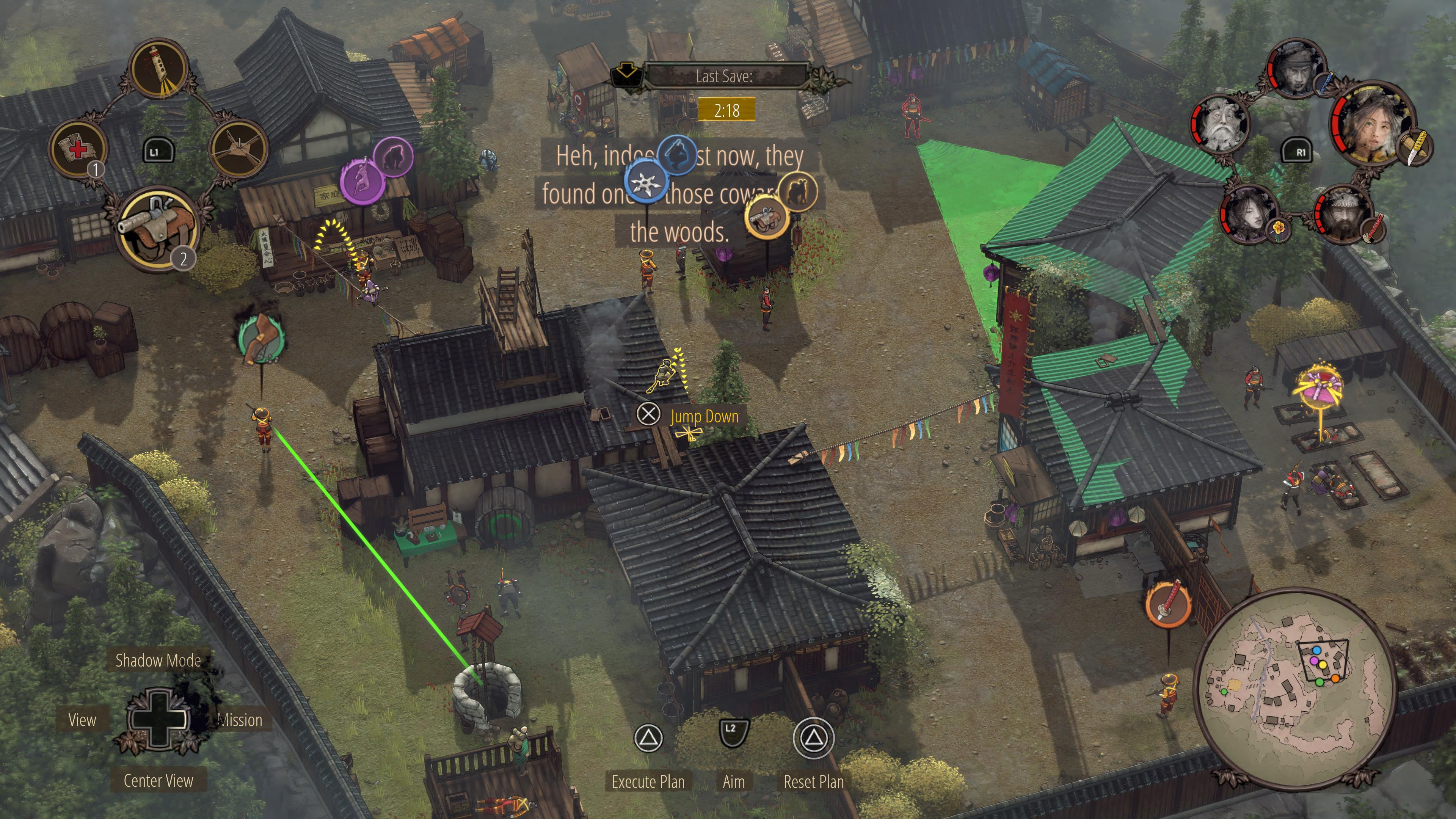Click the Execute Plan label

click(648, 782)
